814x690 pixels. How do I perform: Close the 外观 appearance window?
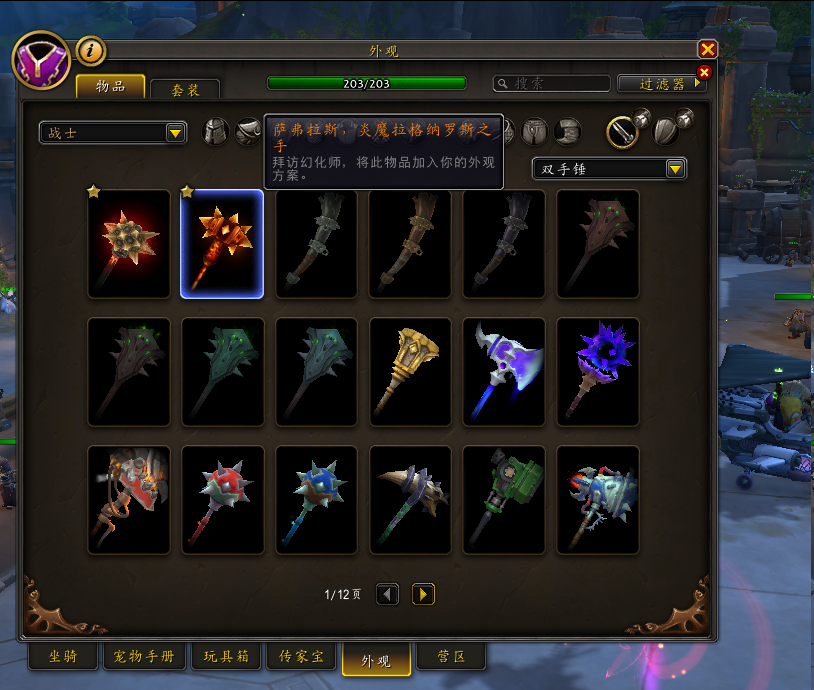708,49
